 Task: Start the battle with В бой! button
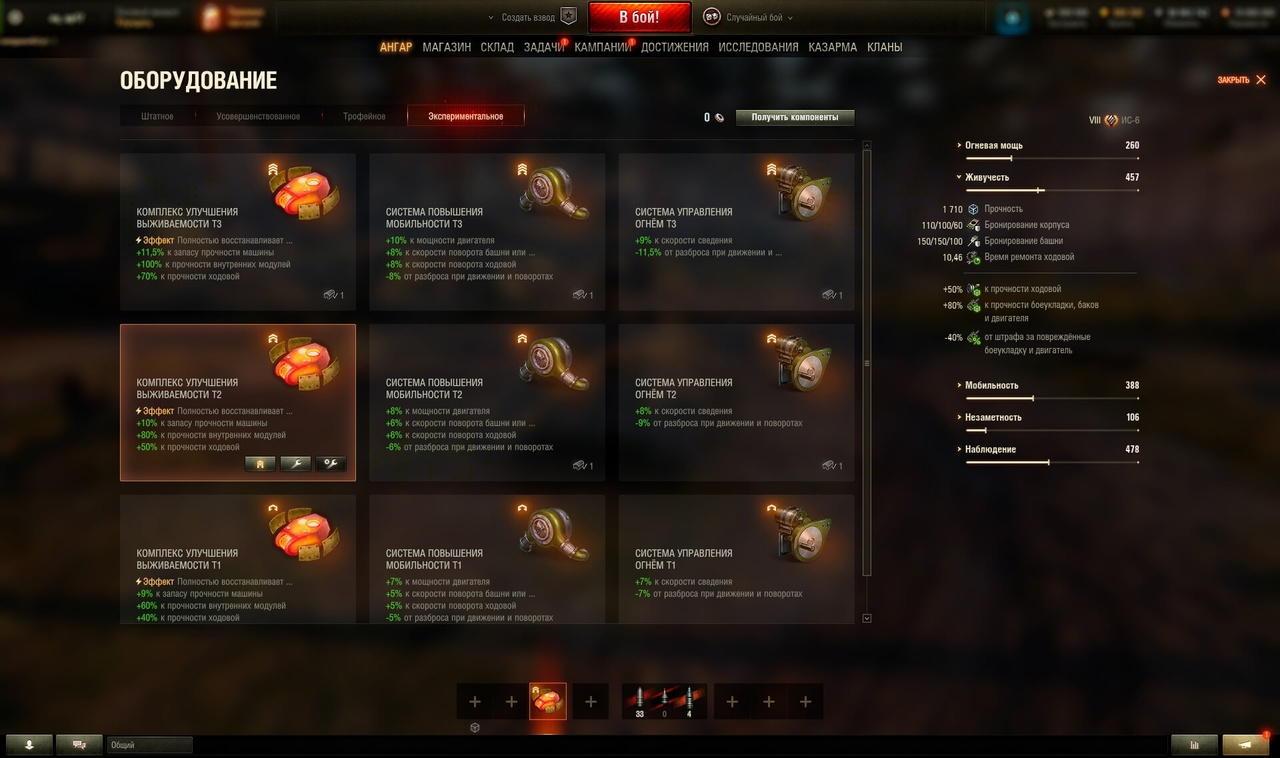click(639, 17)
